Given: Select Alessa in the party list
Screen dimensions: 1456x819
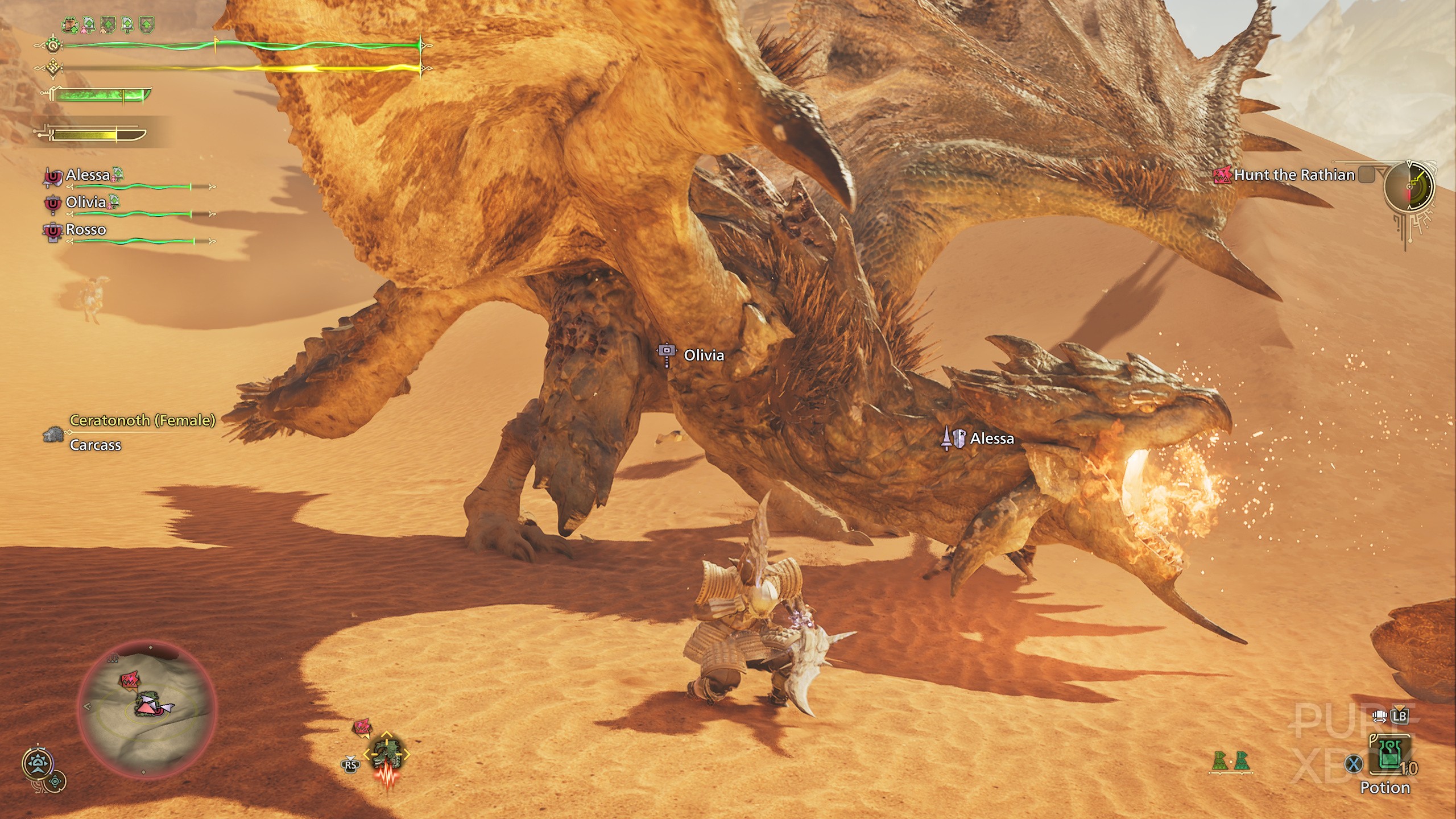Looking at the screenshot, I should tap(88, 175).
